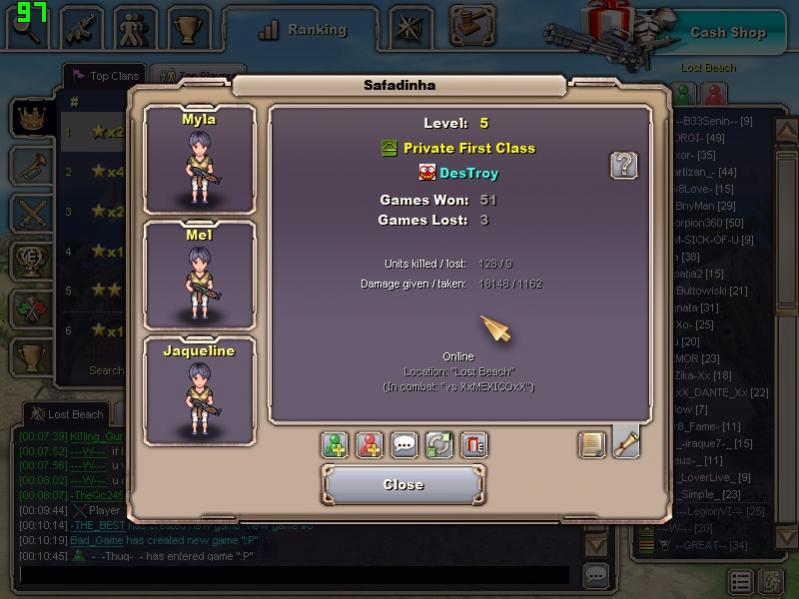Add player as friend with green icon

pyautogui.click(x=335, y=445)
